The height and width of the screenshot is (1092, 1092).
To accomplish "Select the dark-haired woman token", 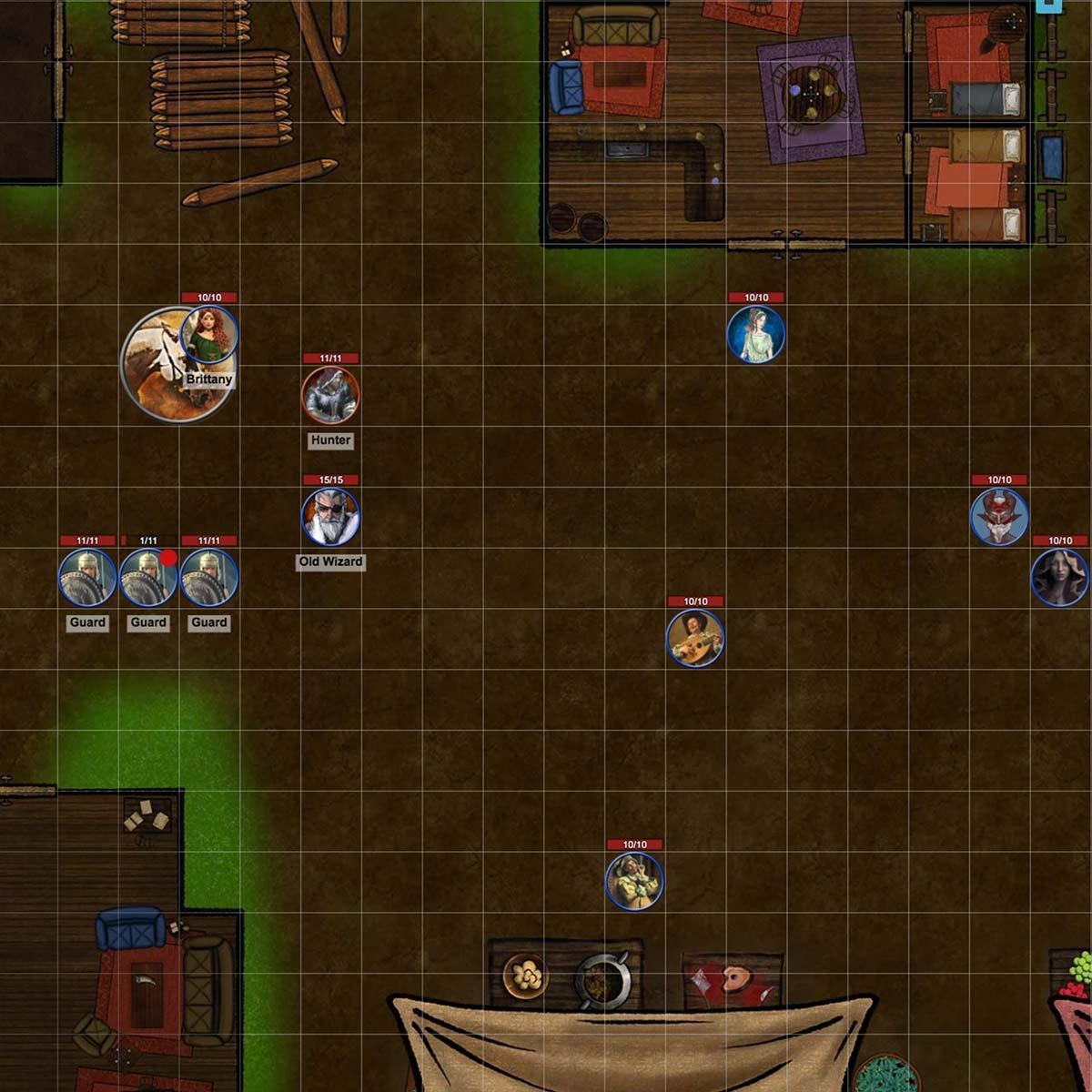I will pos(1060,577).
